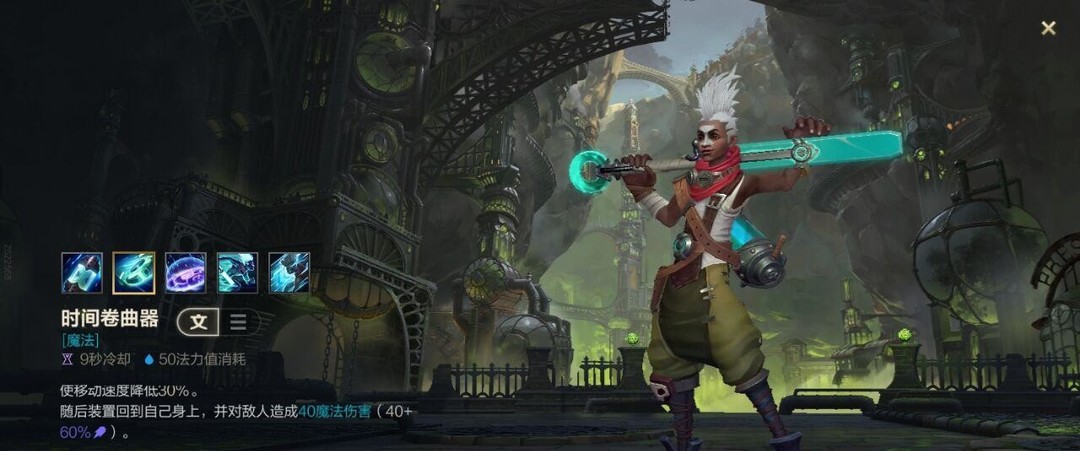Screen dimensions: 1080x451
Task: View the Chronobreak ultimate ability icon
Action: point(289,272)
